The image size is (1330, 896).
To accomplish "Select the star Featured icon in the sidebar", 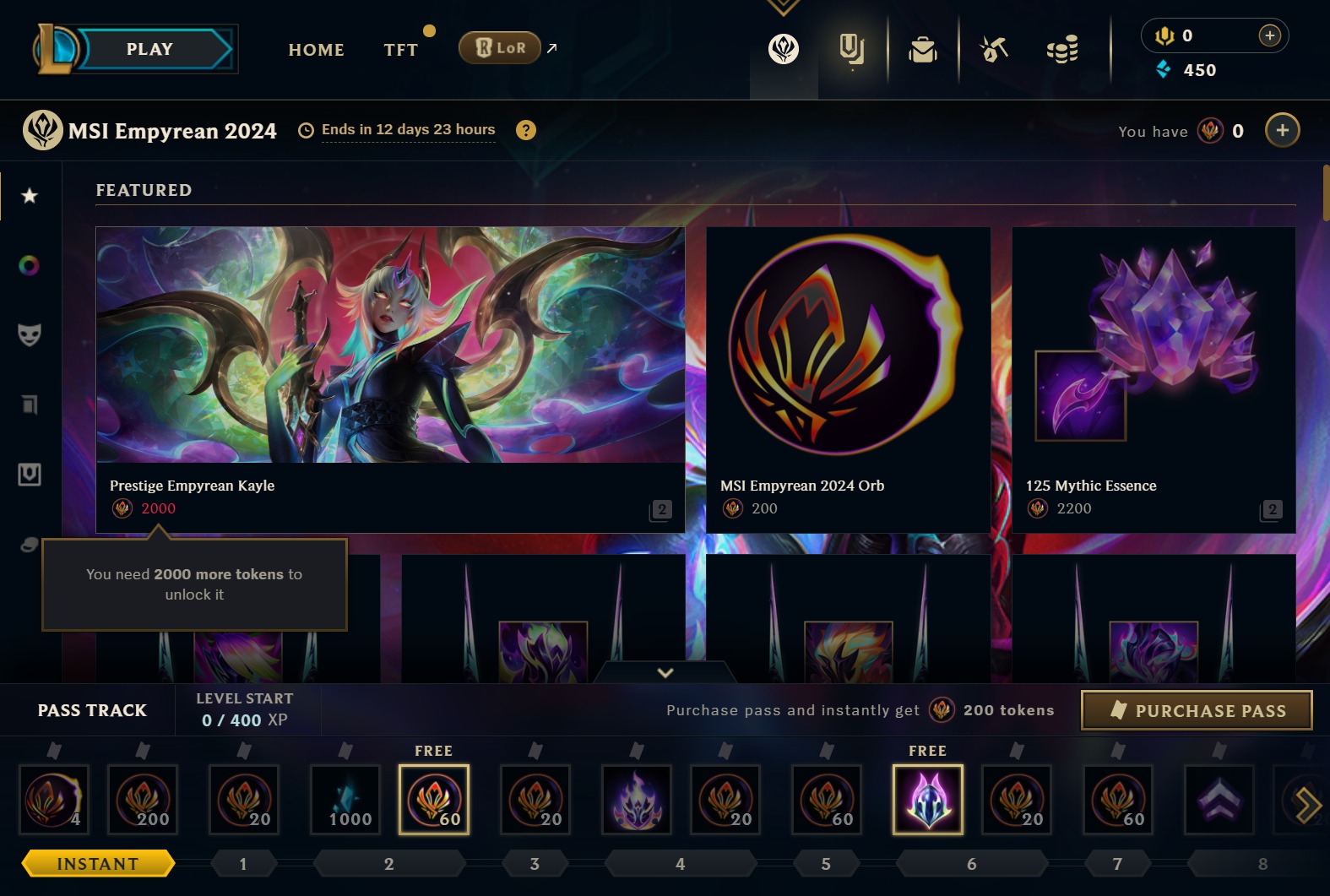I will click(30, 195).
